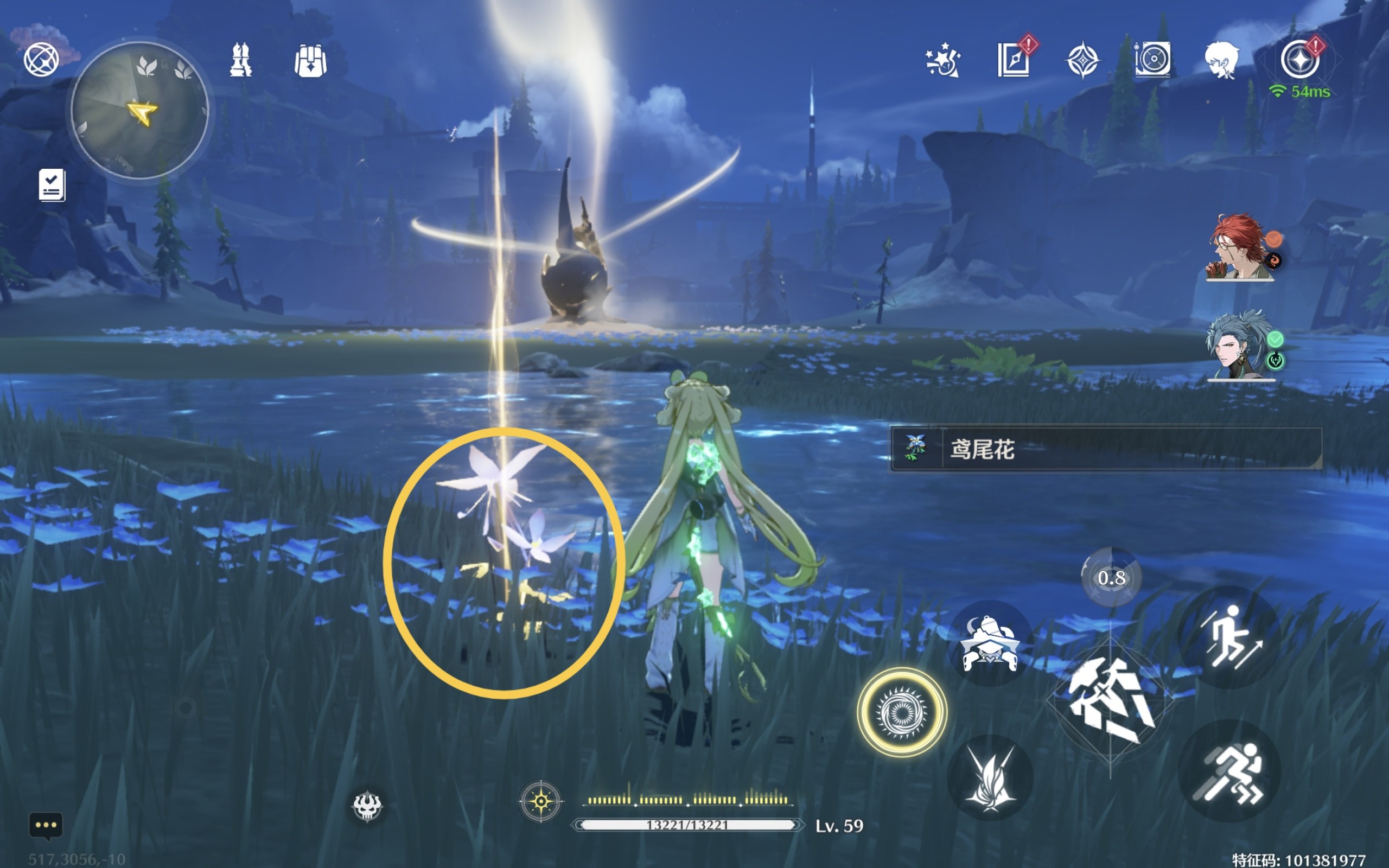Switch to the red-haired character
Viewport: 1389px width, 868px height.
1240,248
